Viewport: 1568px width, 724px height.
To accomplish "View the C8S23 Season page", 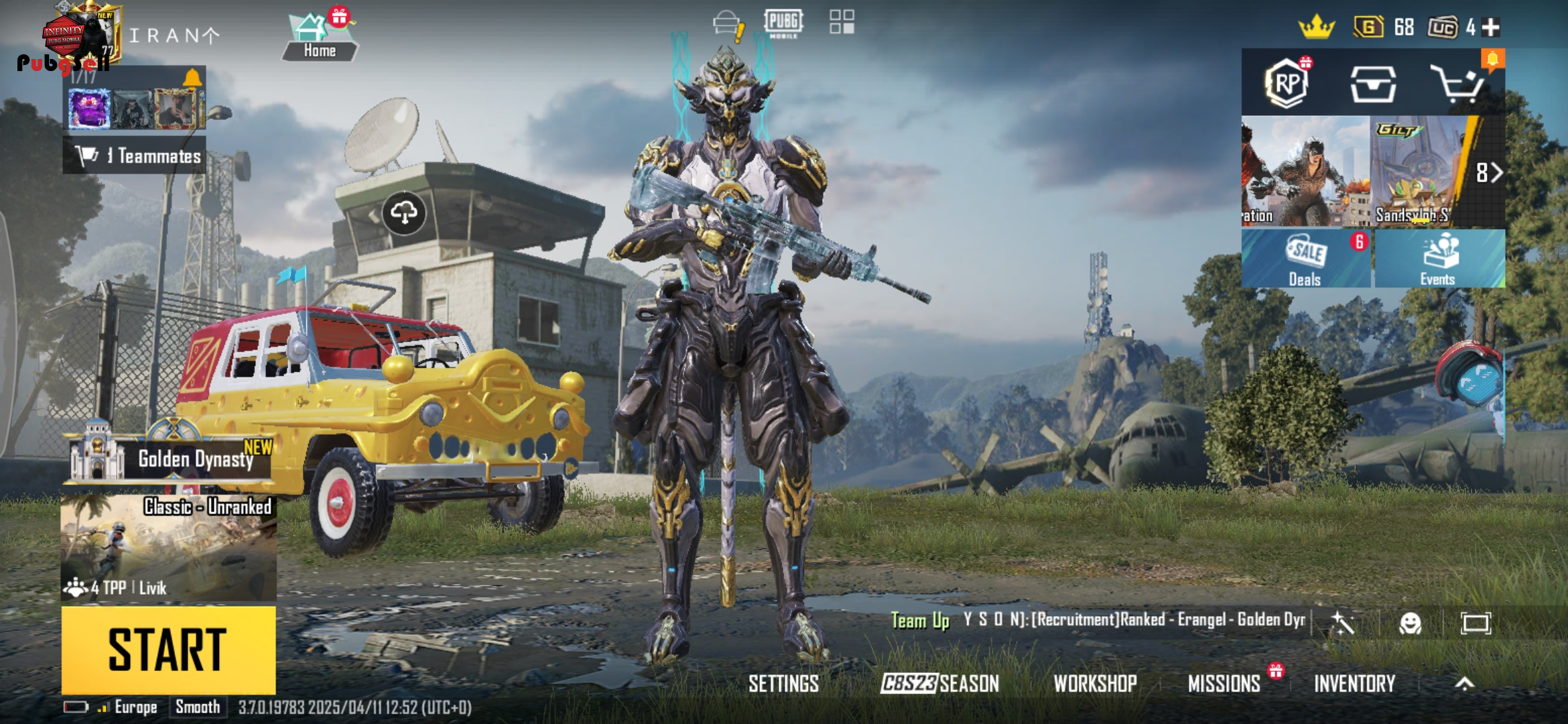I will tap(939, 683).
